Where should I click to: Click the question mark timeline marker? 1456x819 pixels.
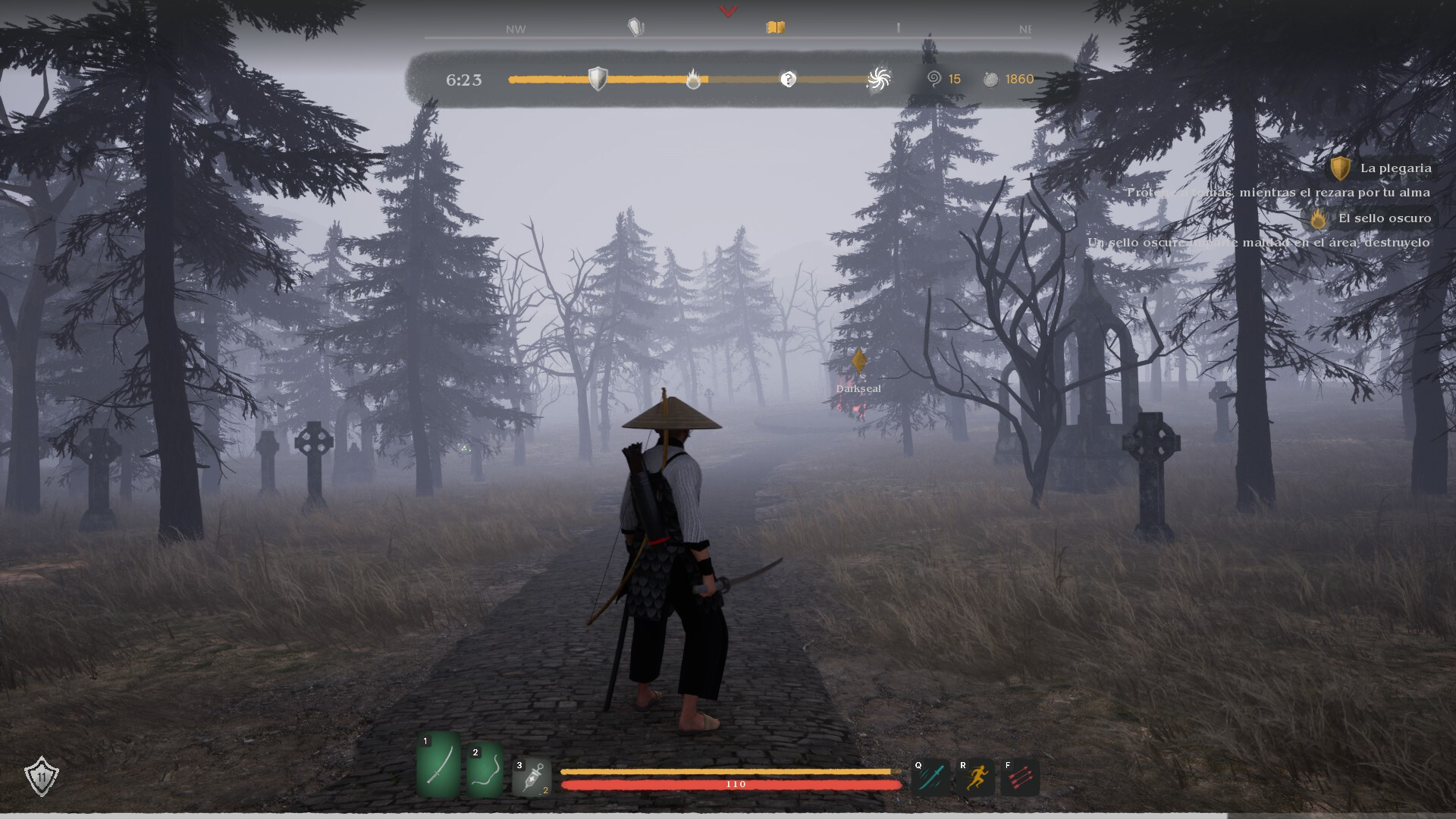coord(789,79)
